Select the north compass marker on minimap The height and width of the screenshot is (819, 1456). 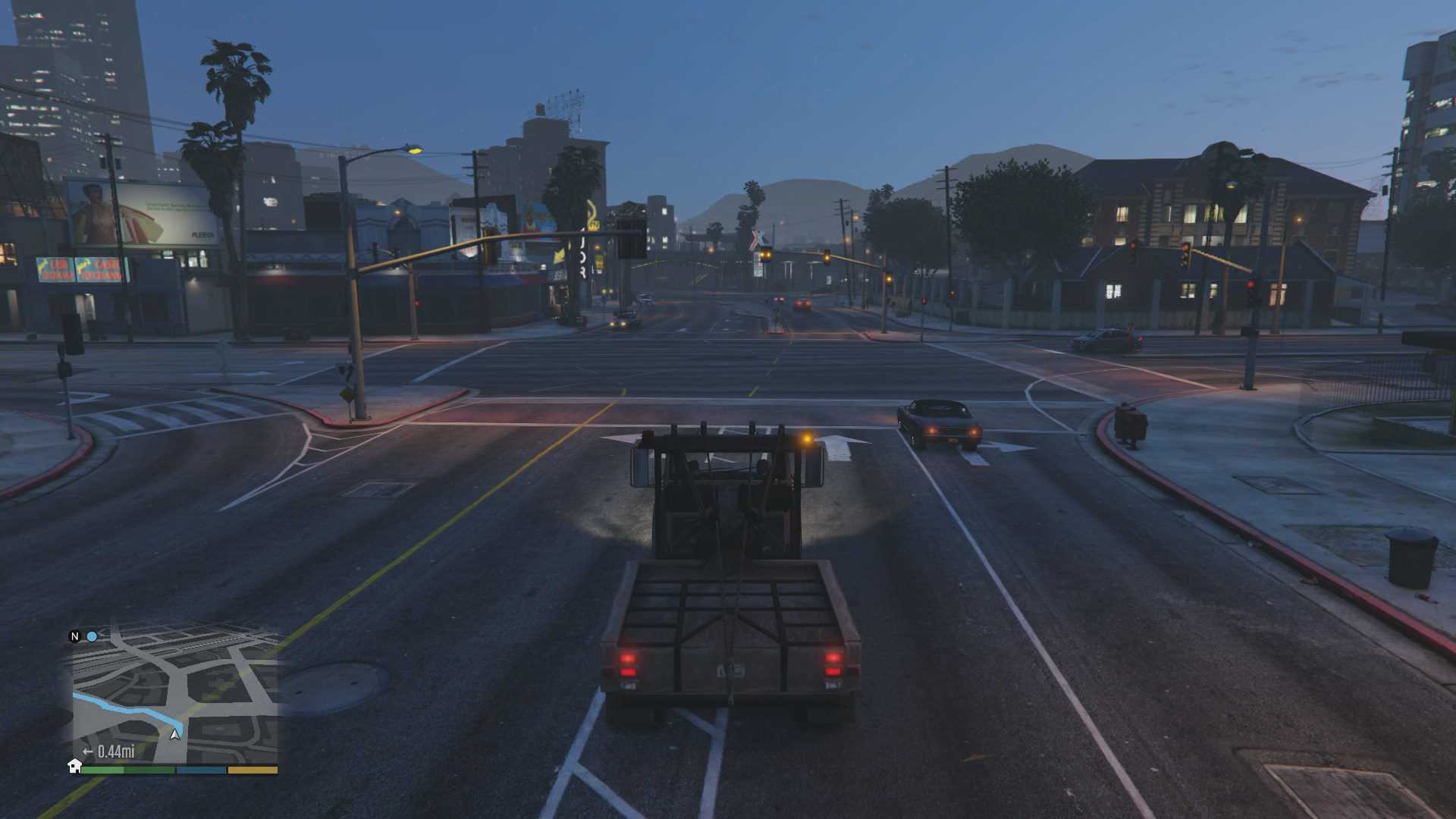click(x=74, y=636)
